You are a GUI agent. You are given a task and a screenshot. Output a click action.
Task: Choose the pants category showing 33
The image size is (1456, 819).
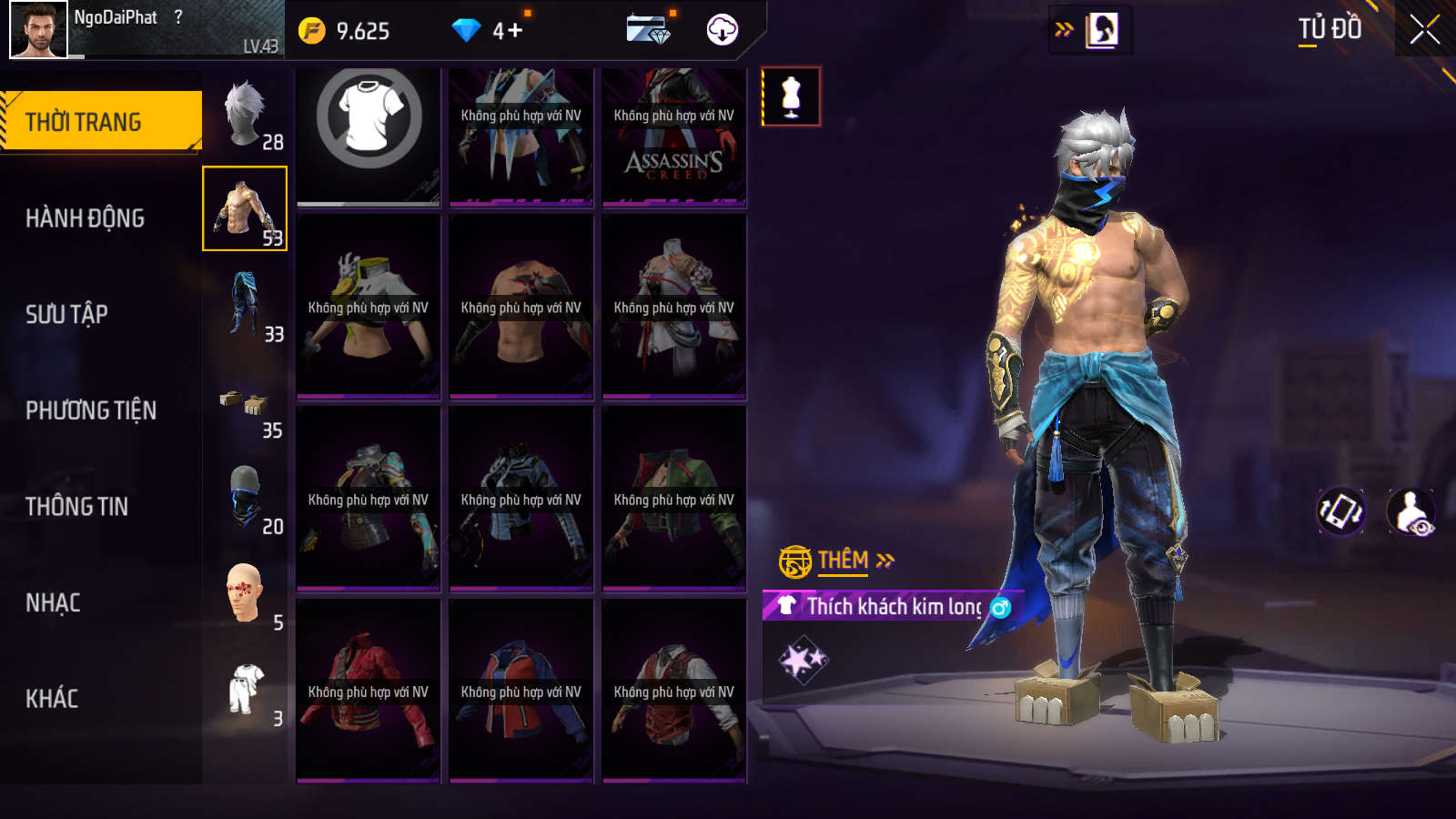[246, 307]
